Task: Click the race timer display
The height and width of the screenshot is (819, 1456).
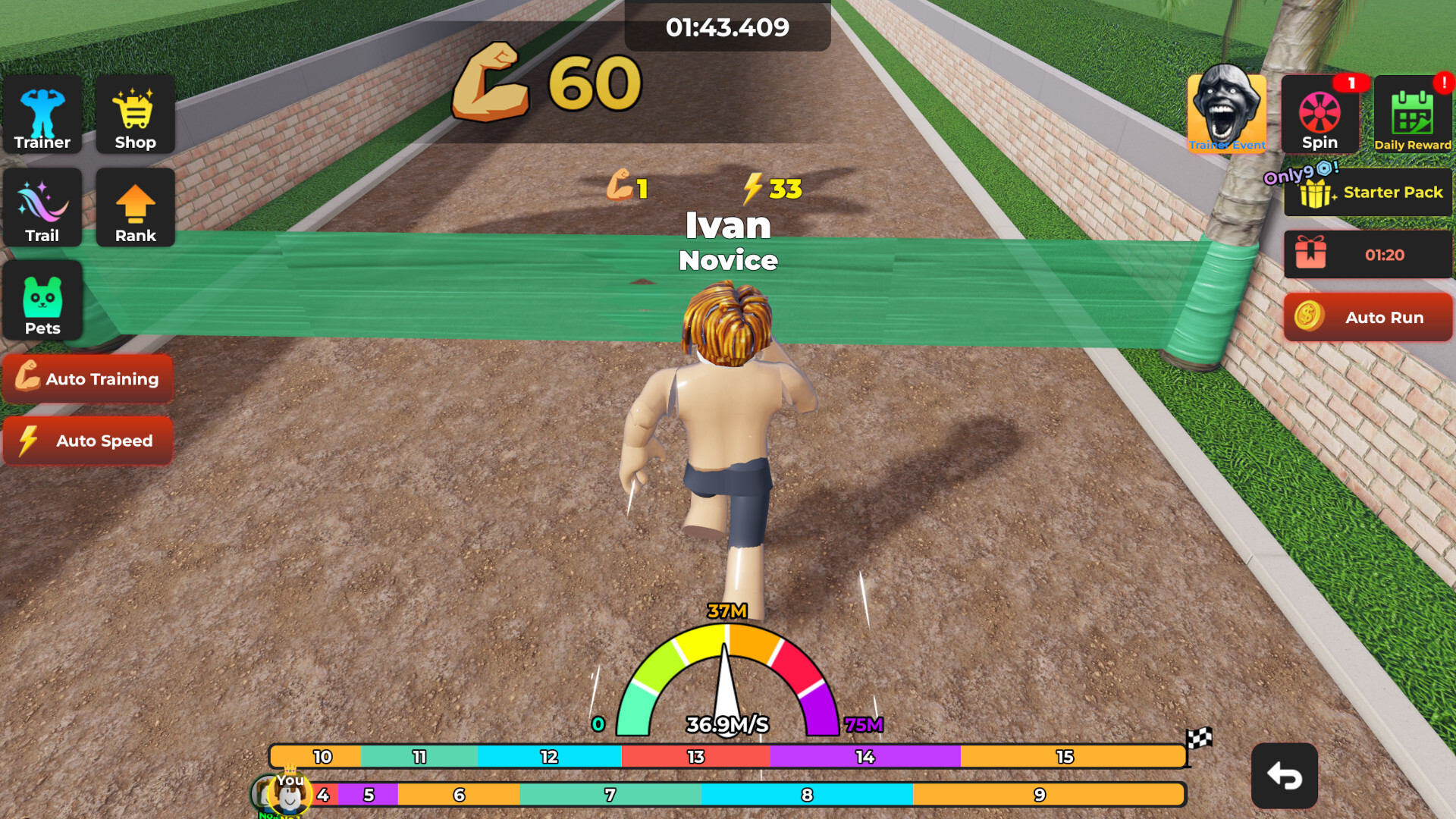Action: 727,27
